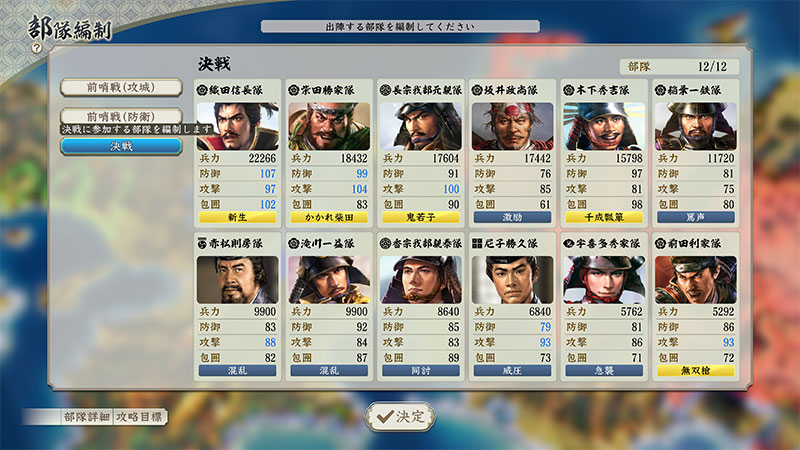Image resolution: width=800 pixels, height=450 pixels.
Task: Select the 香宗我部親泰隊 unit card
Action: point(420,305)
